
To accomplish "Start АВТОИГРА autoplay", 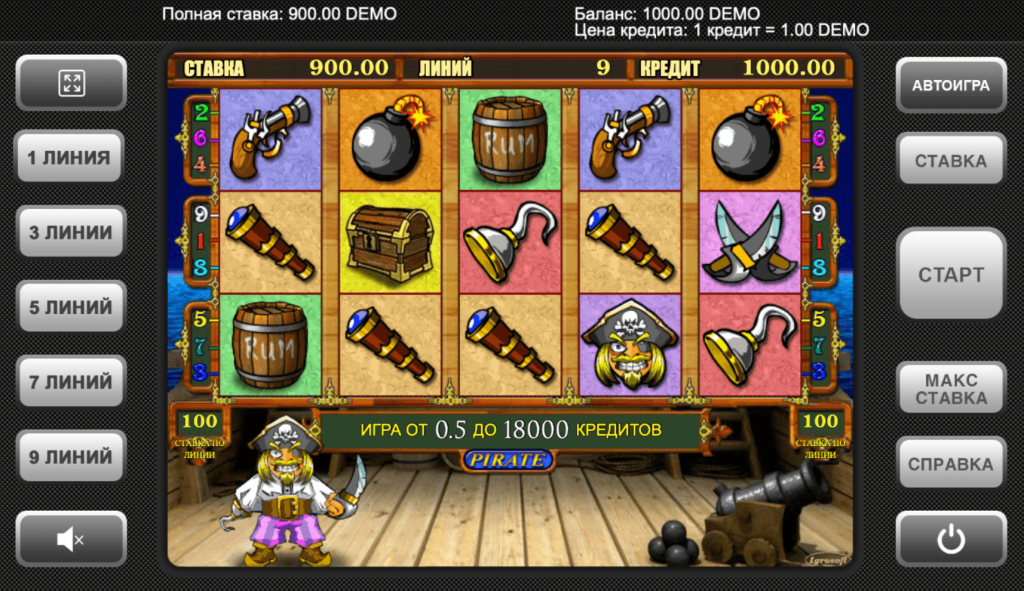I will (950, 85).
